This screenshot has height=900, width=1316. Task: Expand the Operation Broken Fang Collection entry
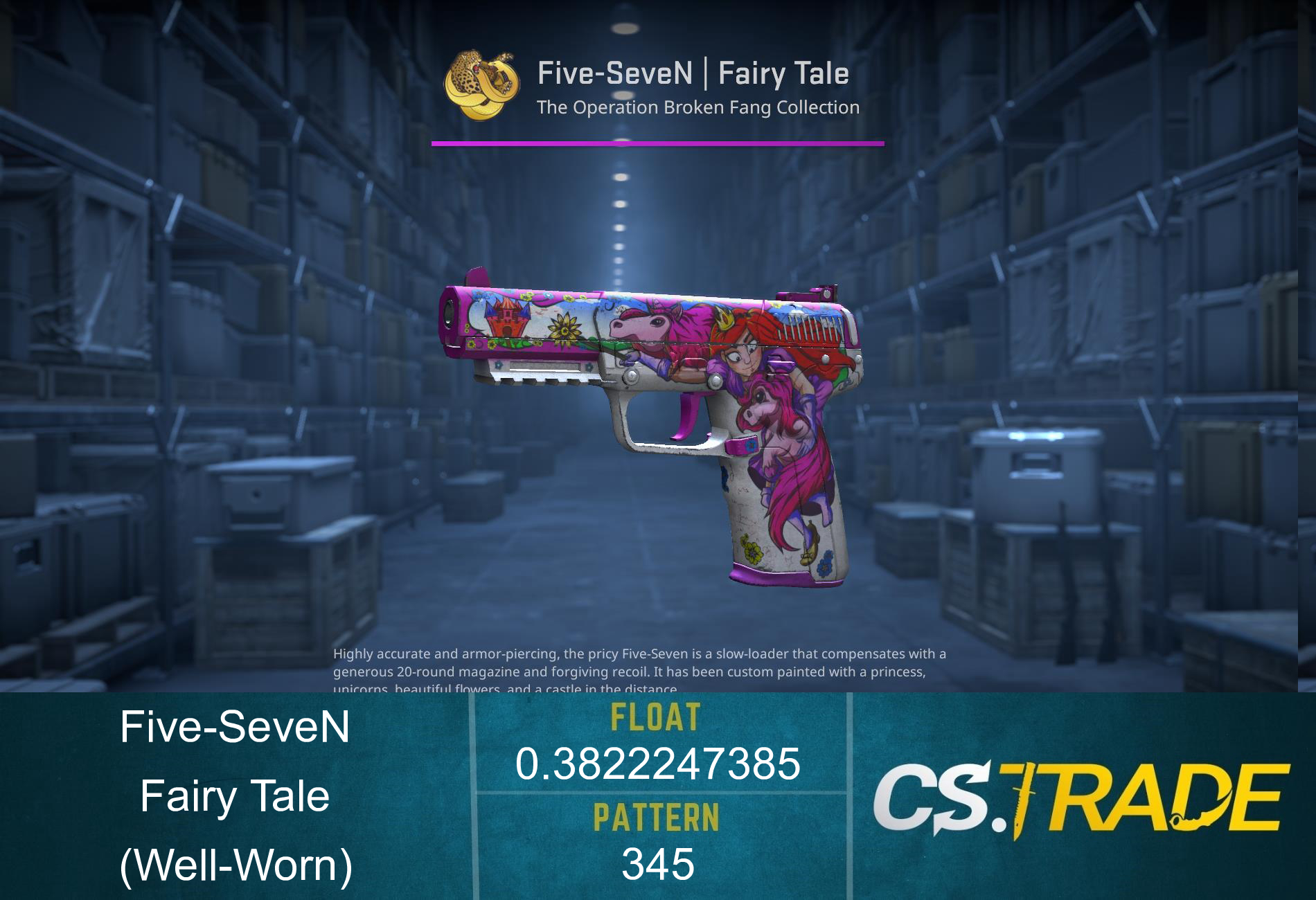click(x=697, y=108)
